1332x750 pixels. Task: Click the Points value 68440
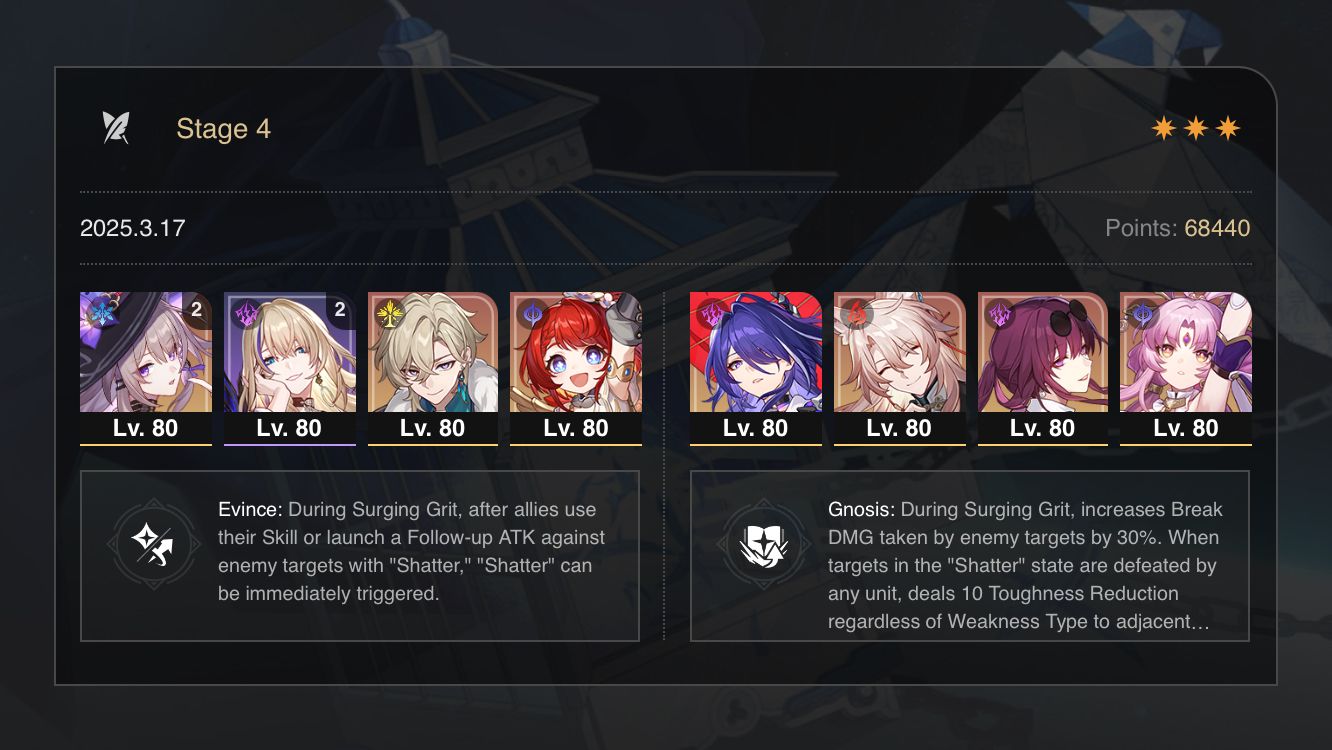(1216, 228)
